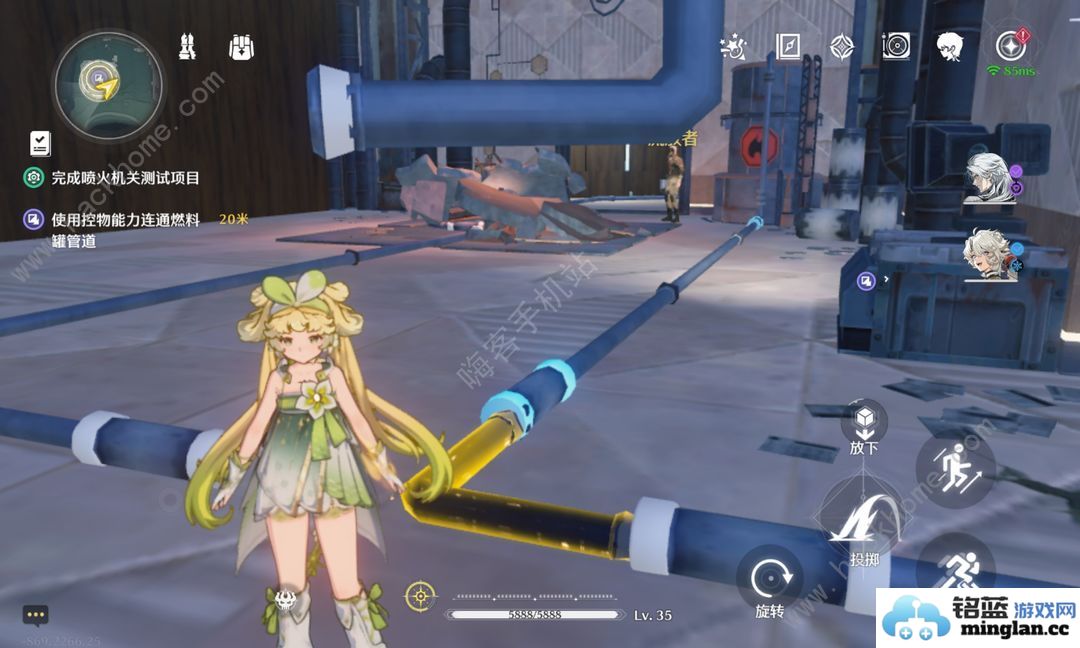Image resolution: width=1080 pixels, height=648 pixels.
Task: Open the disc-shaped icon in top bar
Action: coord(896,46)
